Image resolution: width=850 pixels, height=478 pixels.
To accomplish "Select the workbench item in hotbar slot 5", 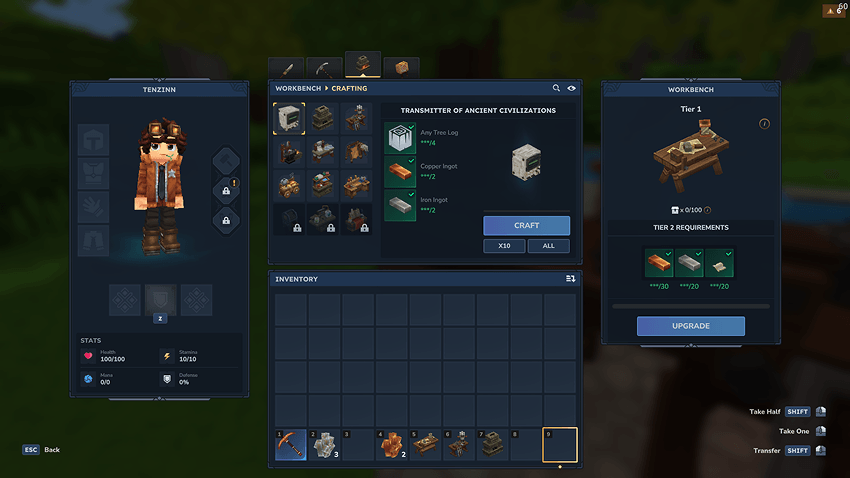I will coord(427,444).
